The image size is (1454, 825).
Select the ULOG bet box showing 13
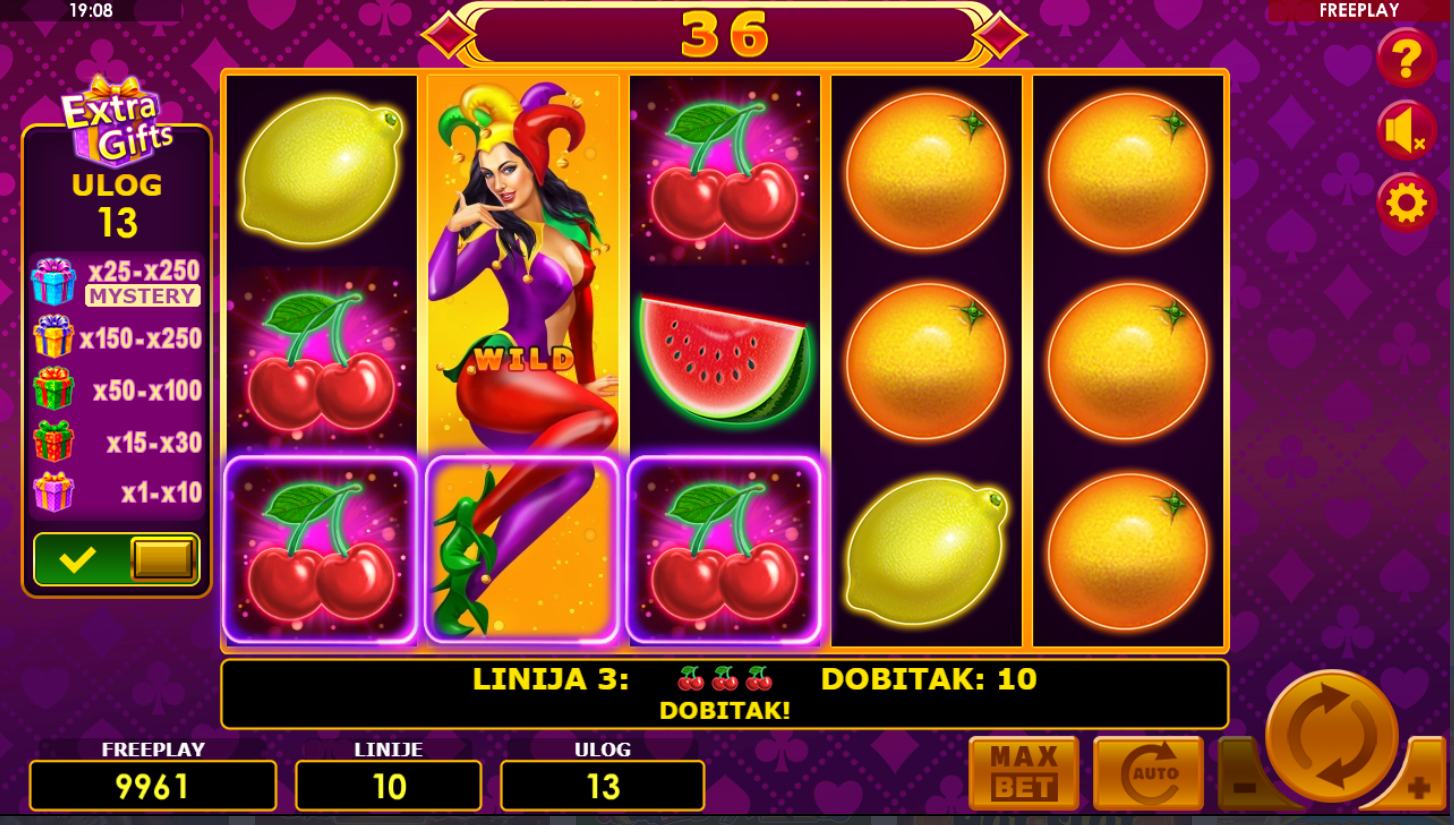pos(602,786)
